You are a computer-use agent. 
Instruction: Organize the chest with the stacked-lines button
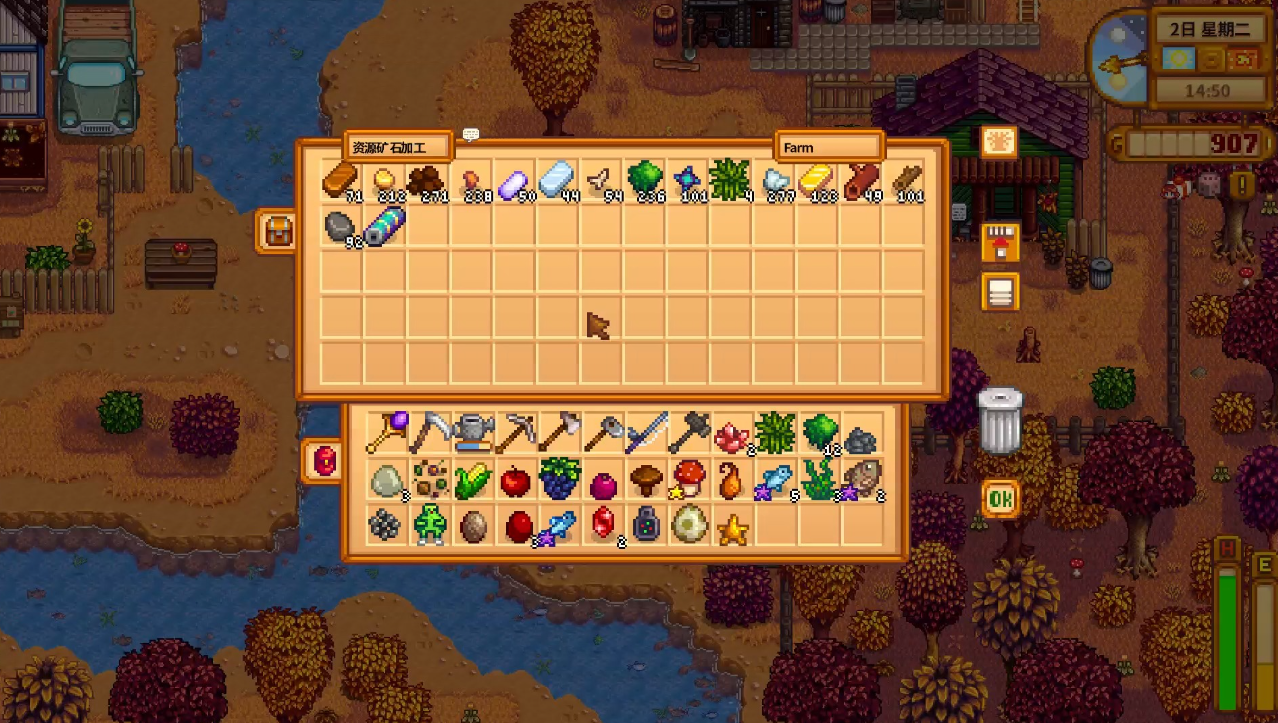coord(1000,292)
